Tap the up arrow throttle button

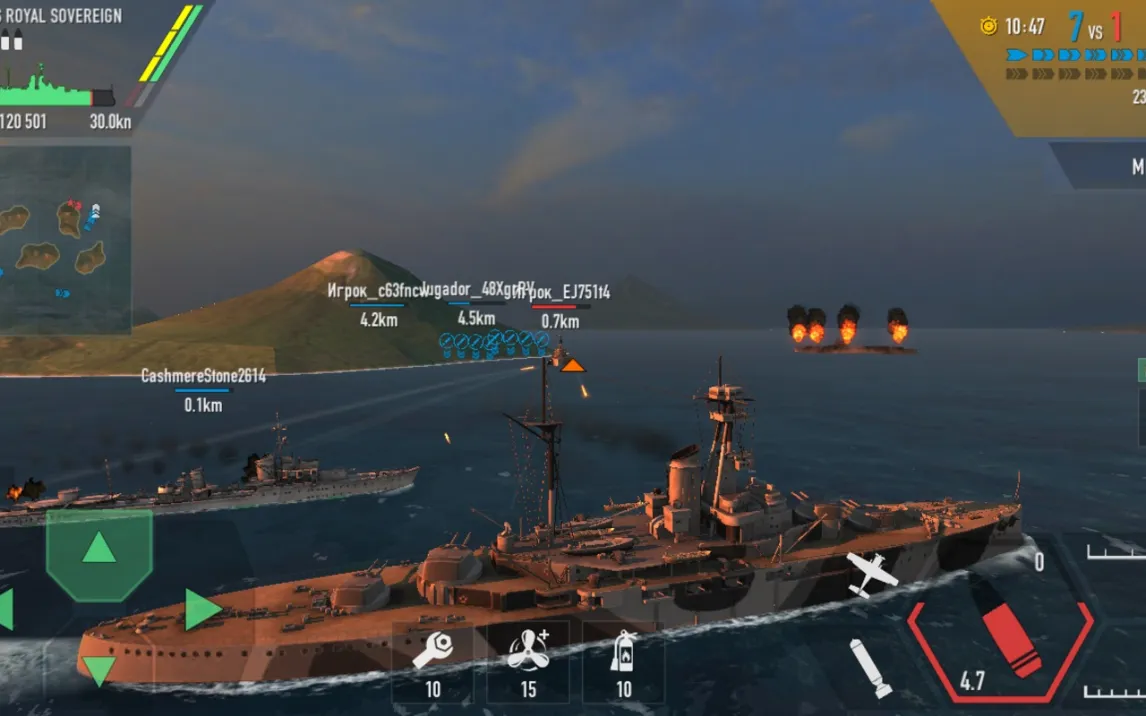click(98, 549)
